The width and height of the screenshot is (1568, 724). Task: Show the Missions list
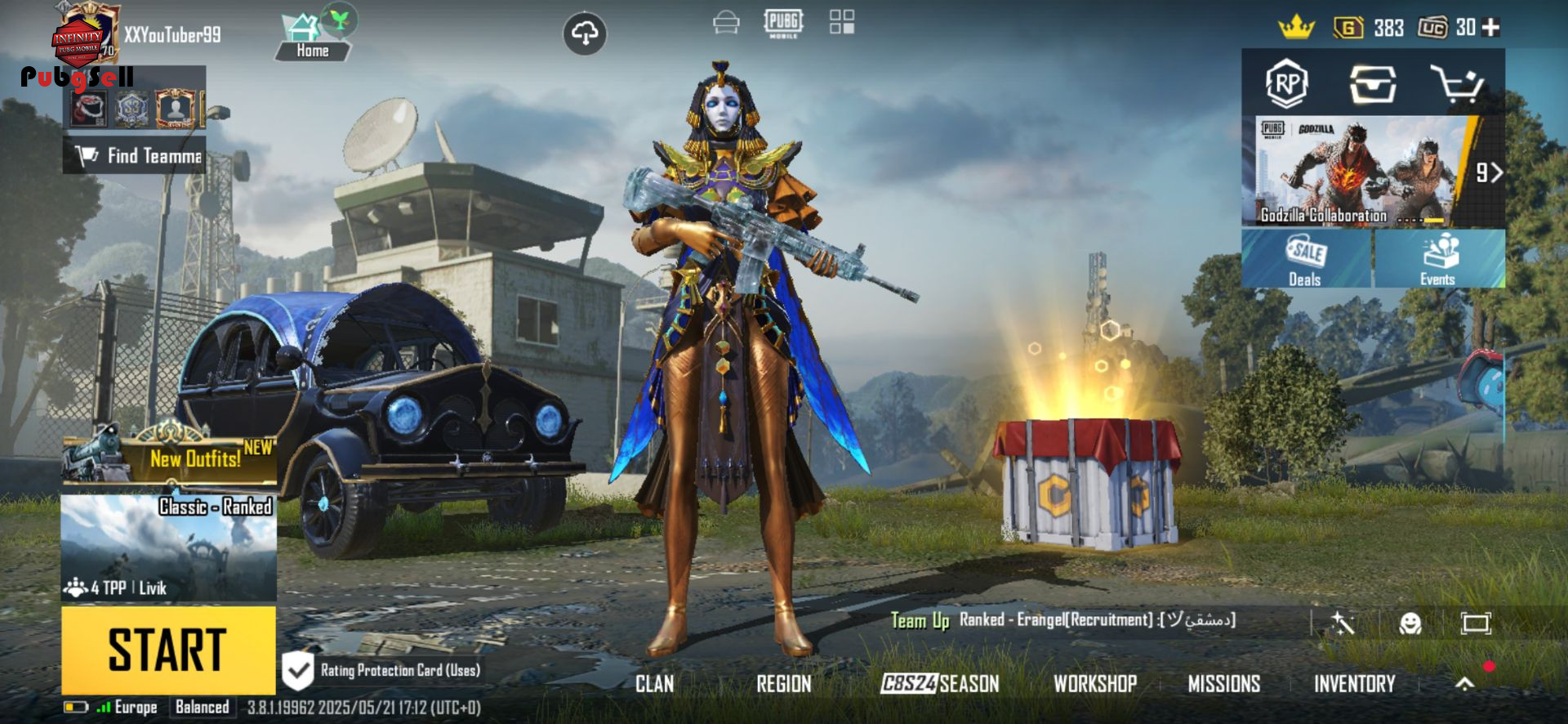1223,683
